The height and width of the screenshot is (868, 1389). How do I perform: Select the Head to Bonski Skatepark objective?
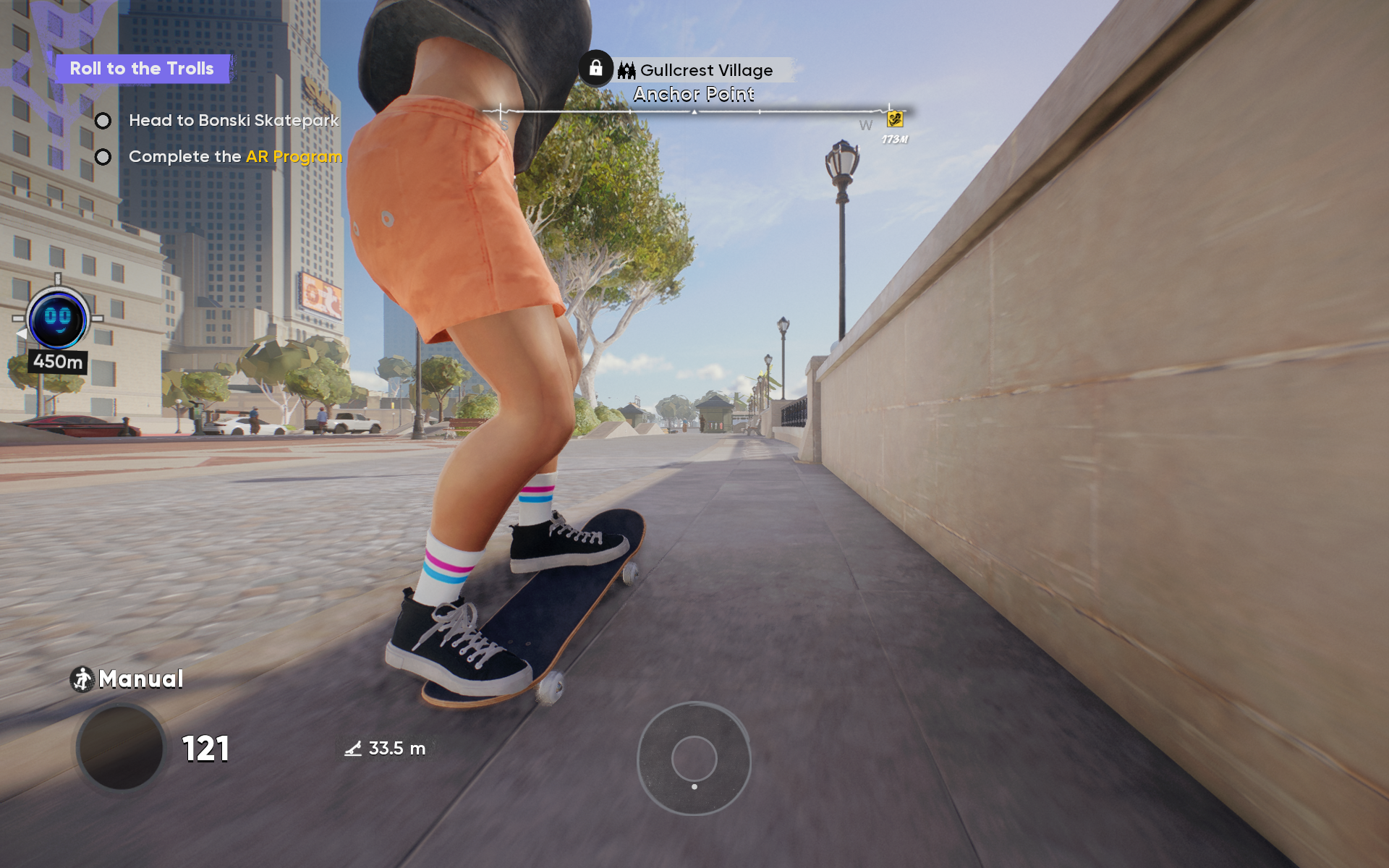[x=233, y=121]
